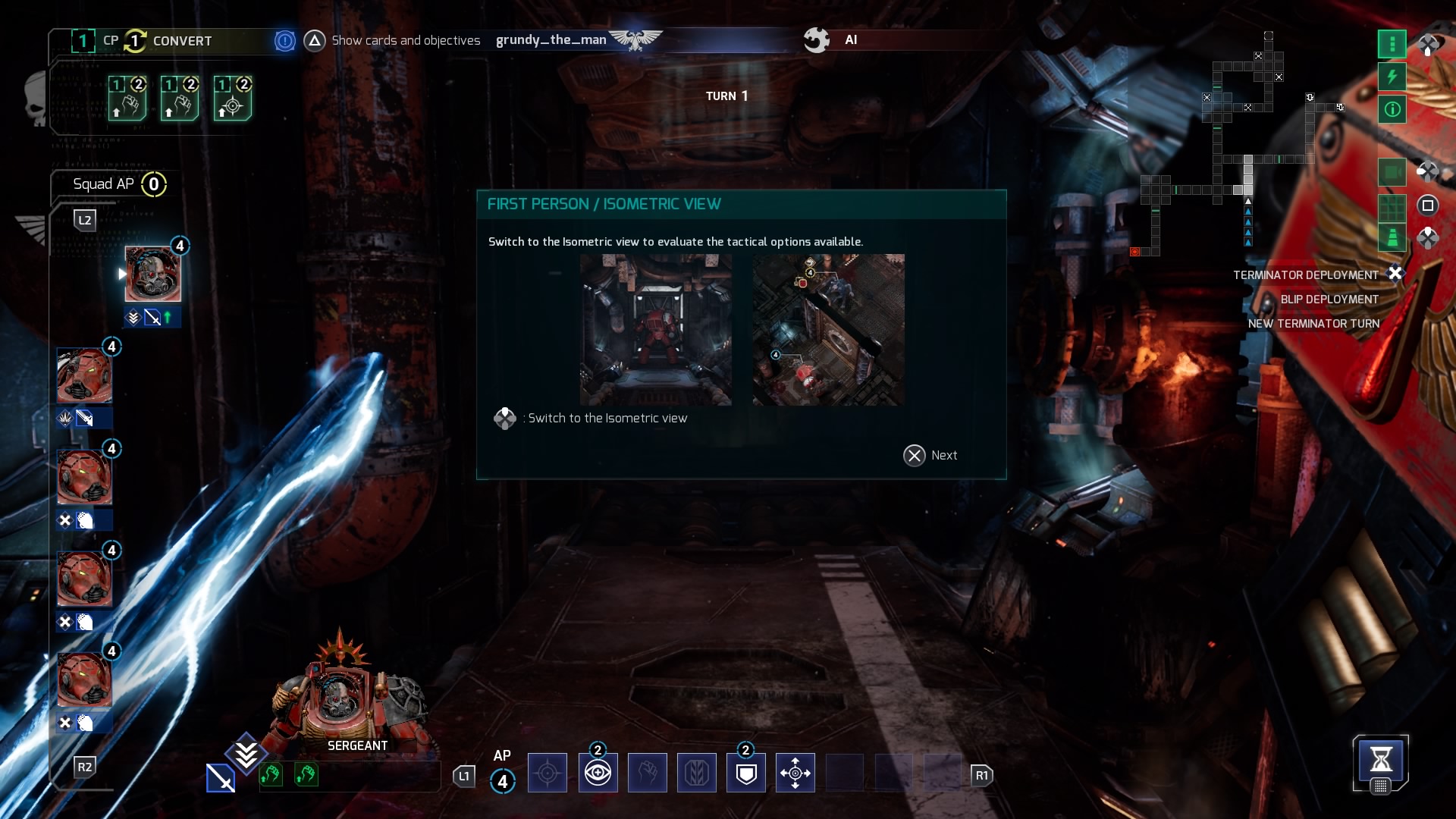The width and height of the screenshot is (1456, 819).
Task: Activate the eye overwatch ability
Action: [x=598, y=773]
